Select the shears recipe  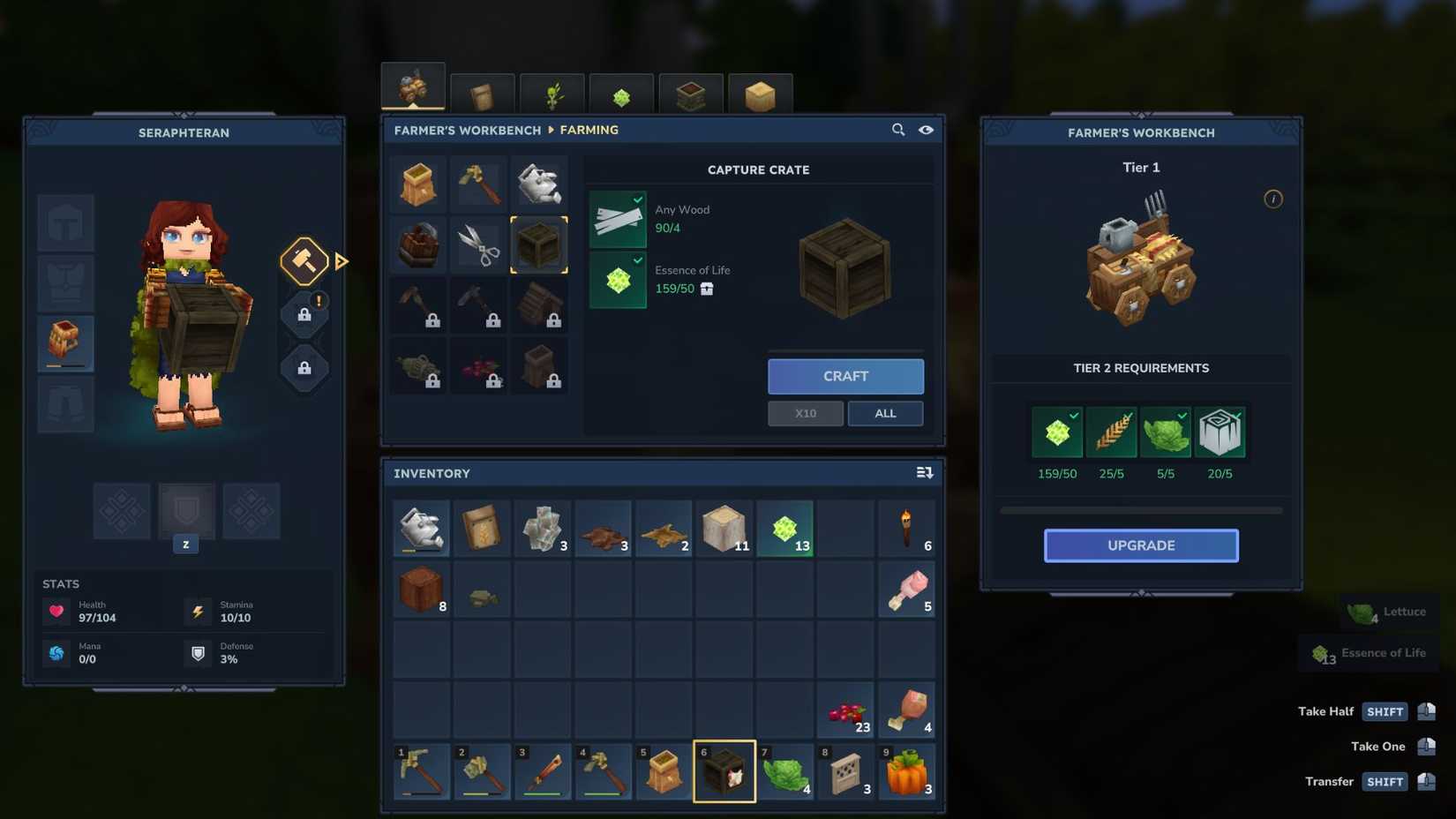tap(478, 244)
